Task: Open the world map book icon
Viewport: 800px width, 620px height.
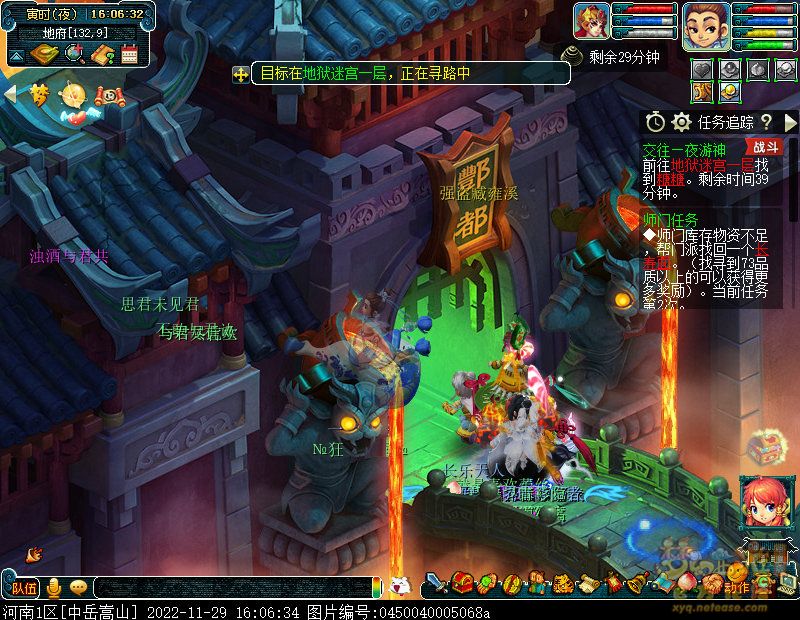Action: pyautogui.click(x=44, y=54)
